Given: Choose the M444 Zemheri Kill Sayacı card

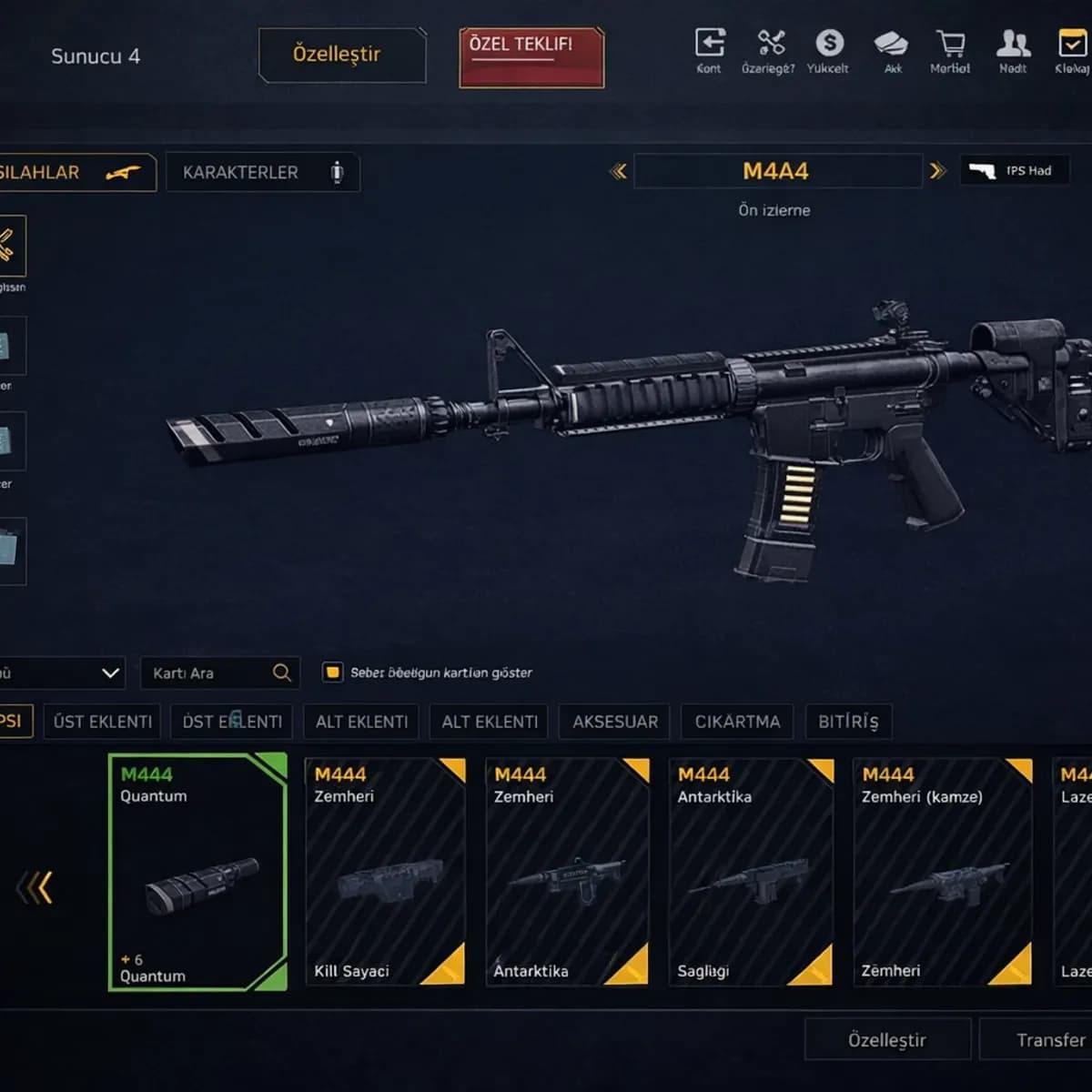Looking at the screenshot, I should tap(385, 872).
